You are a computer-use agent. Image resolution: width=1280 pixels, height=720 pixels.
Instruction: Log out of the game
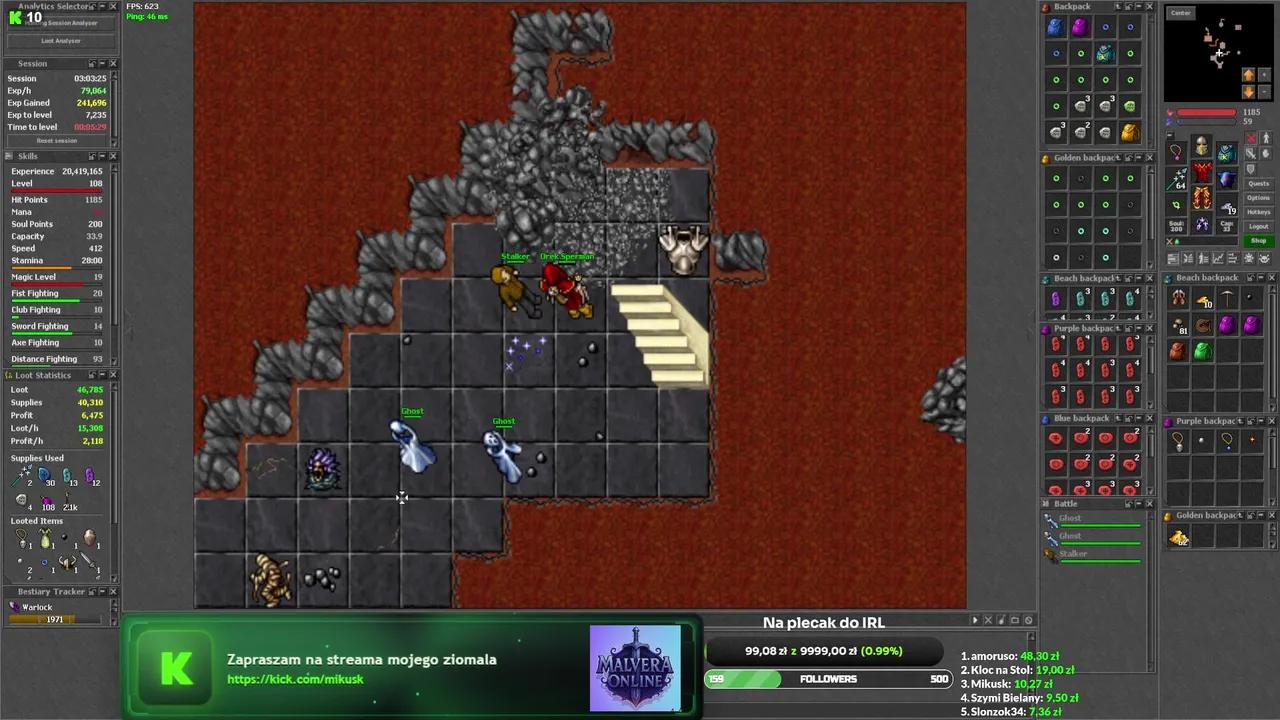(1258, 226)
